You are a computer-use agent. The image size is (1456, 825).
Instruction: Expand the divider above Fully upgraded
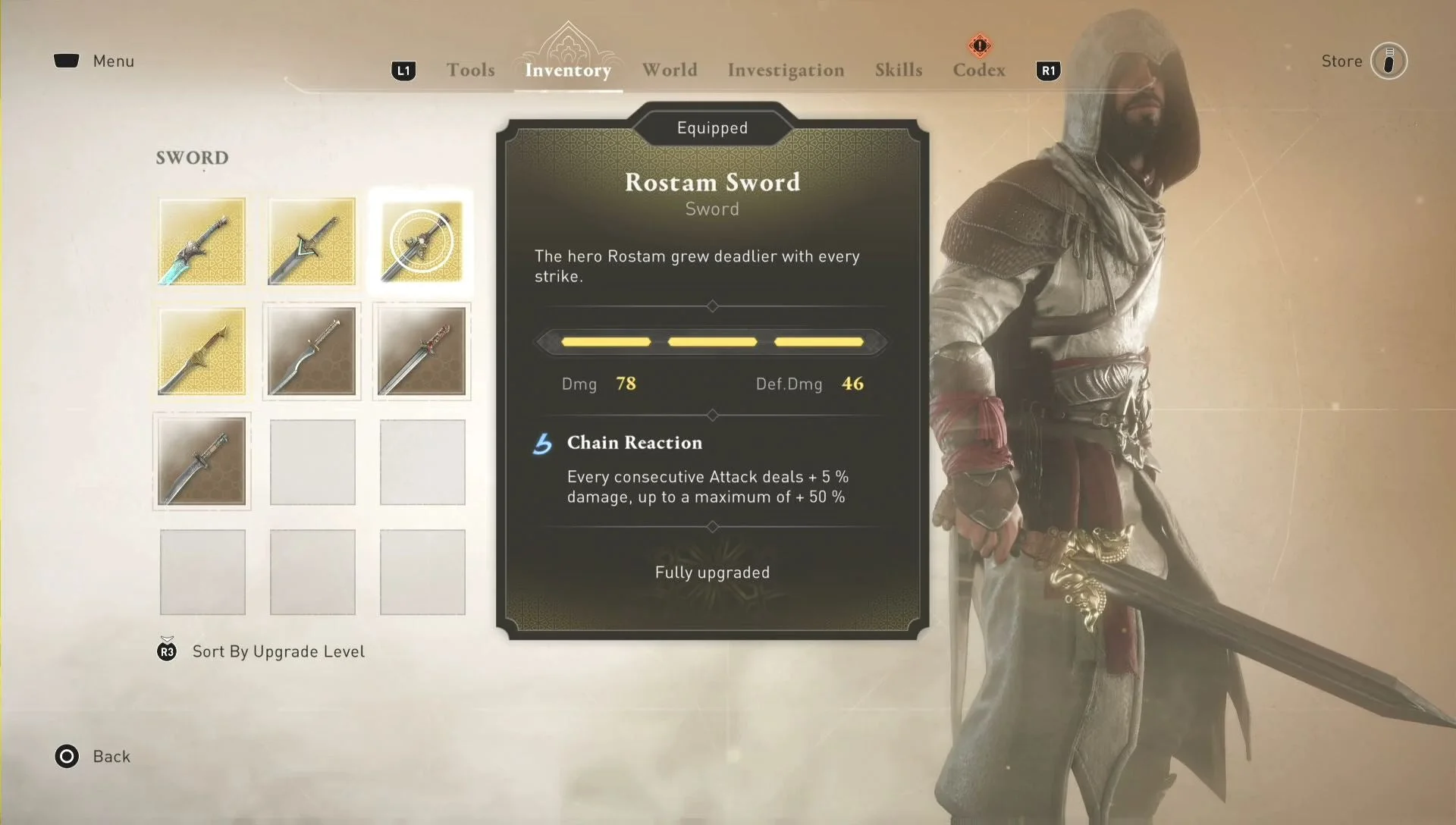pos(712,527)
